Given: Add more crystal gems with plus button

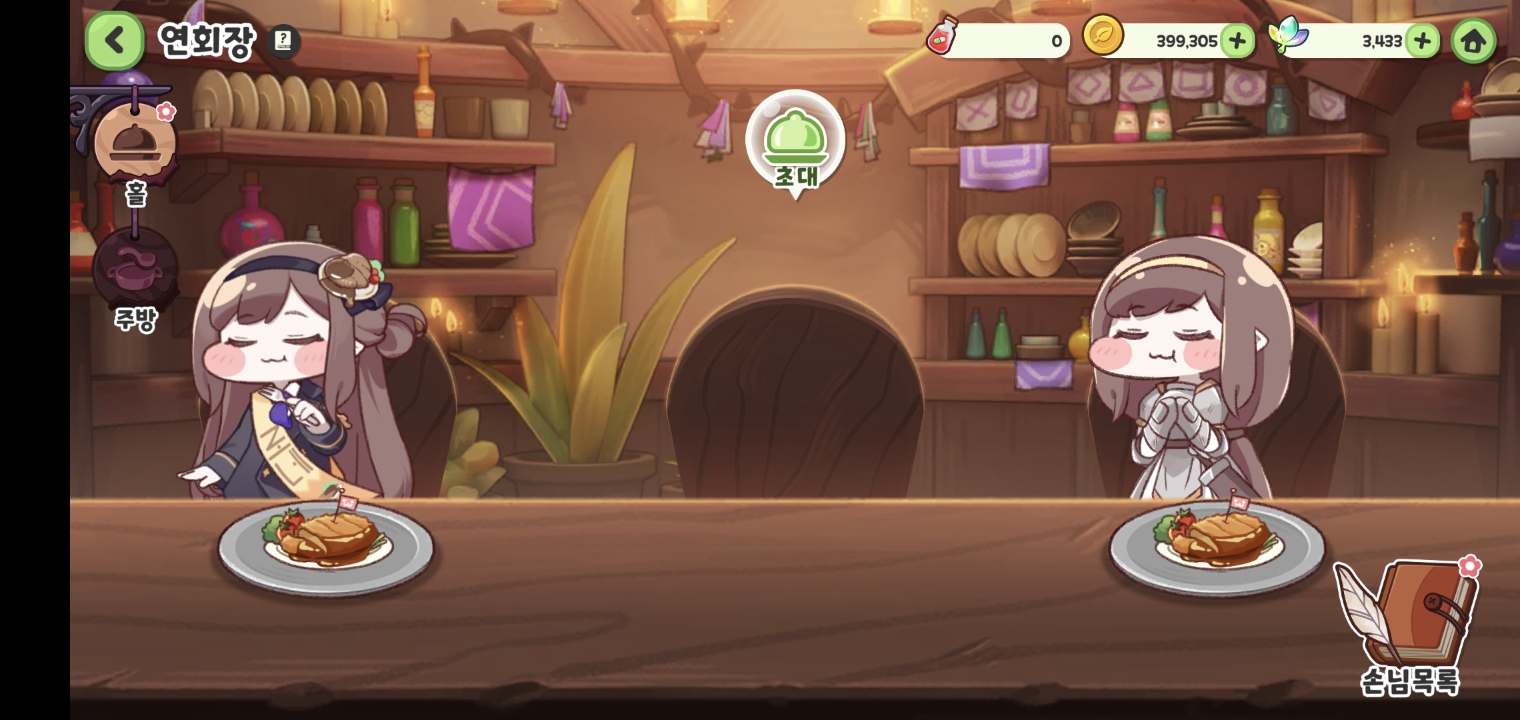Looking at the screenshot, I should tap(1422, 41).
